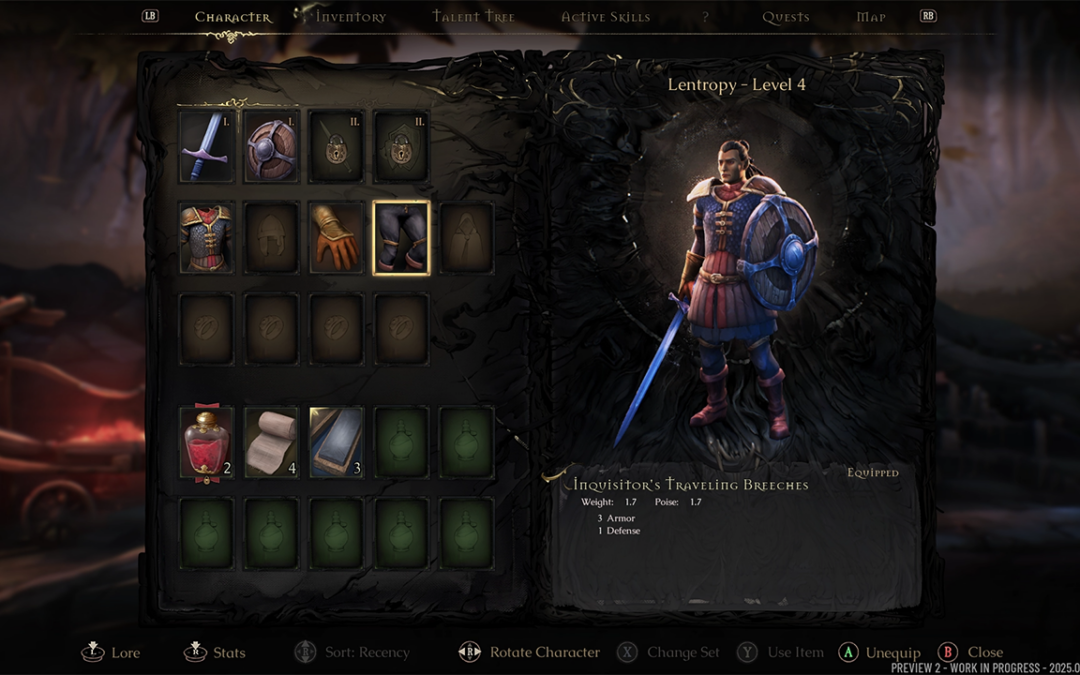The width and height of the screenshot is (1080, 675).
Task: Select the blue sword weapon slot
Action: click(x=206, y=146)
